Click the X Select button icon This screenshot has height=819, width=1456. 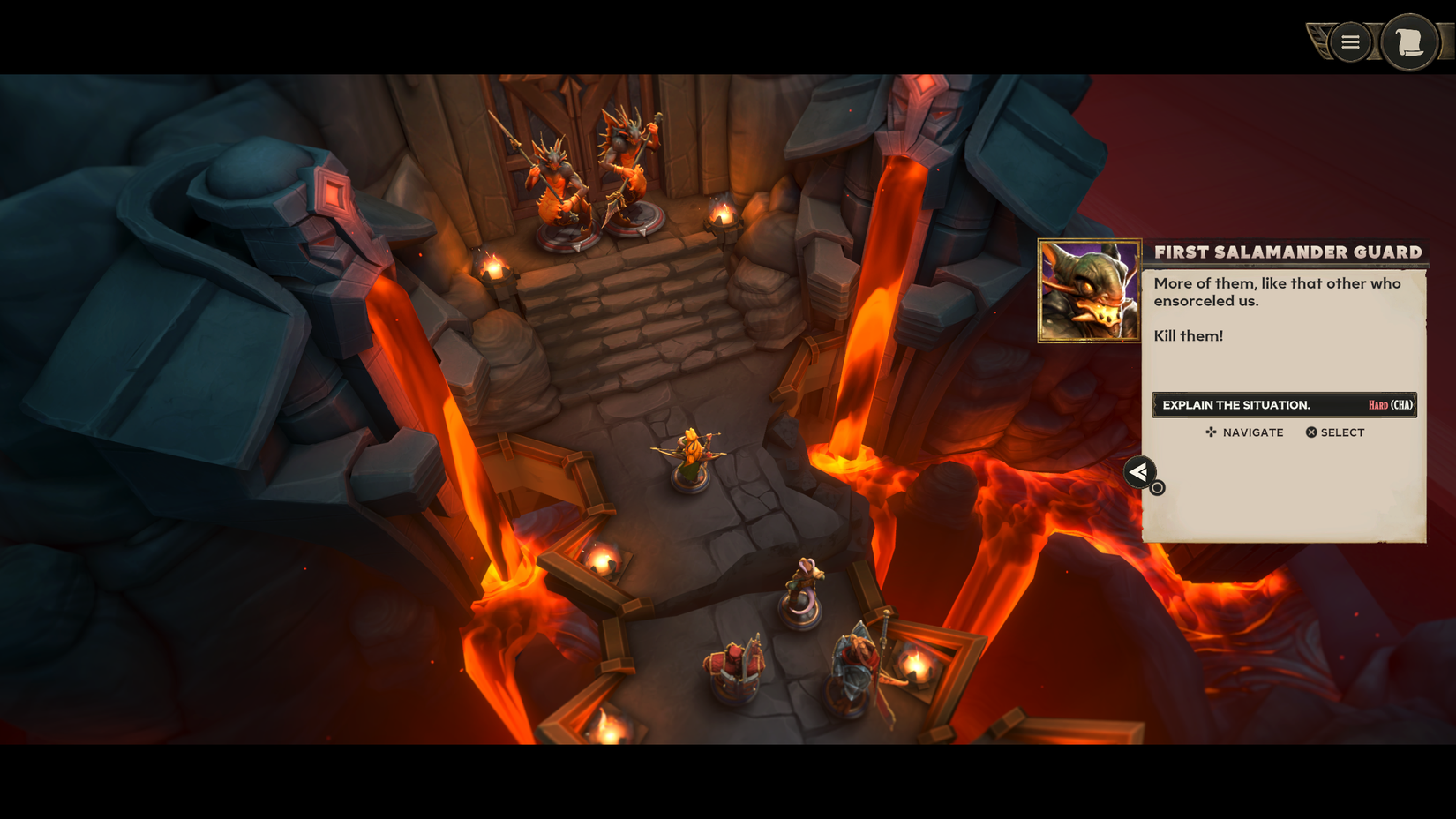1311,432
